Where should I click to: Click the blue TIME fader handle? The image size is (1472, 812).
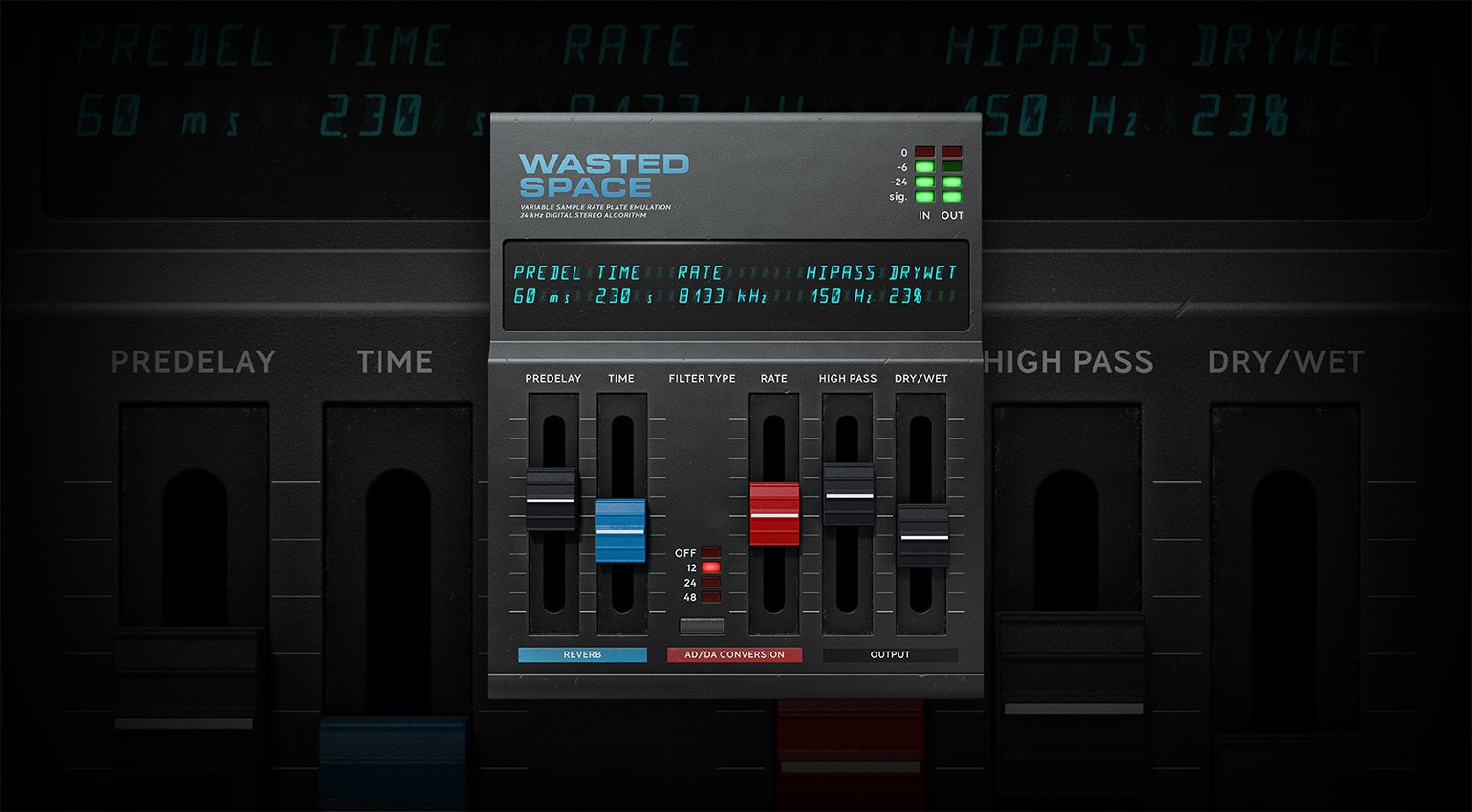pos(621,529)
